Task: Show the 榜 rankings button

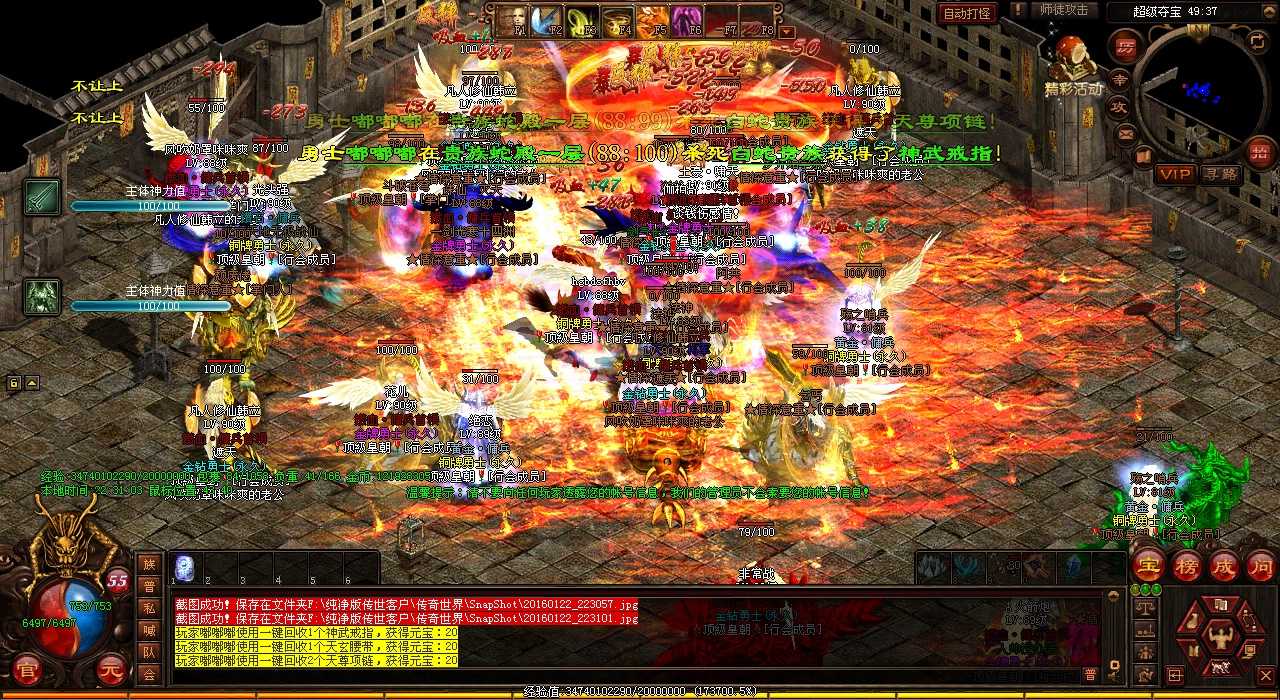Action: [1187, 564]
